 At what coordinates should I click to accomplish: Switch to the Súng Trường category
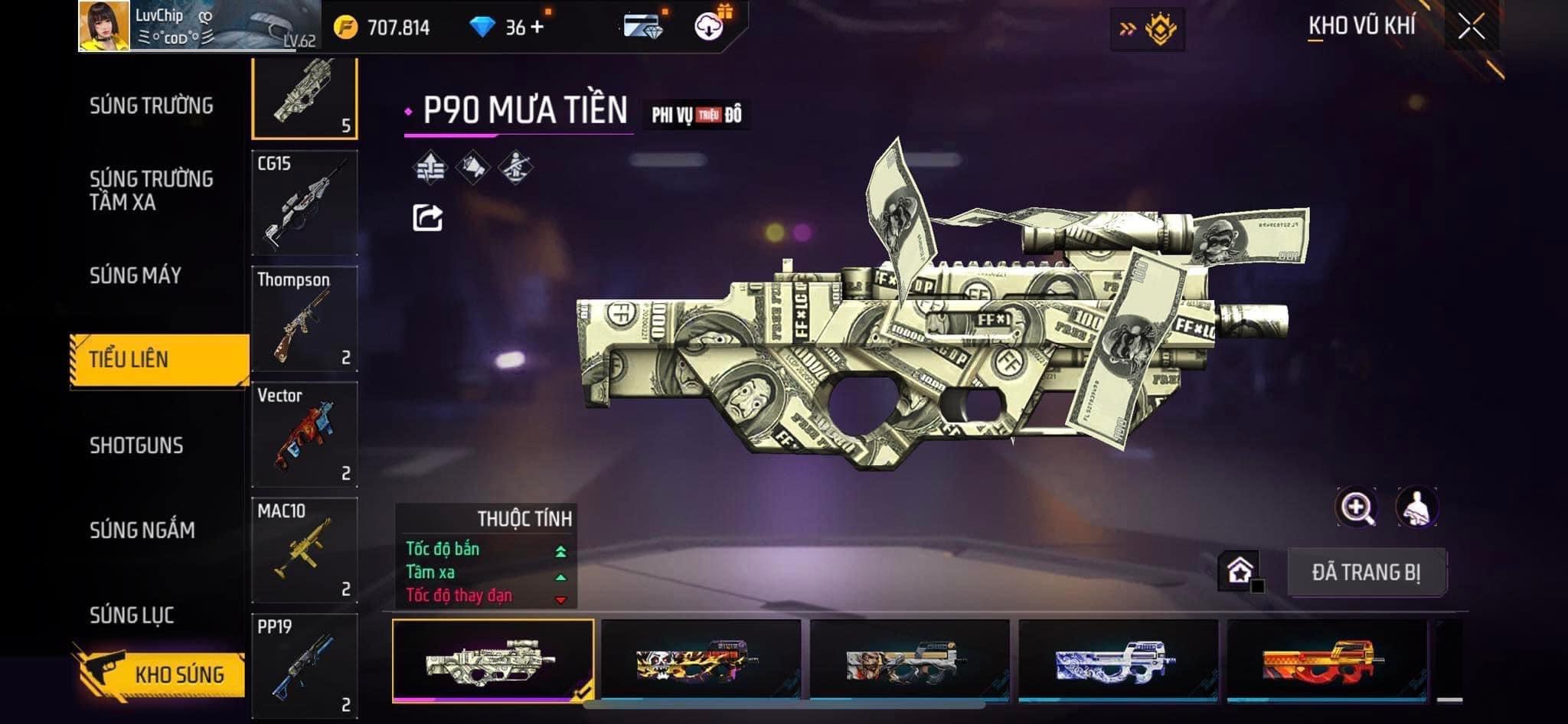click(151, 106)
